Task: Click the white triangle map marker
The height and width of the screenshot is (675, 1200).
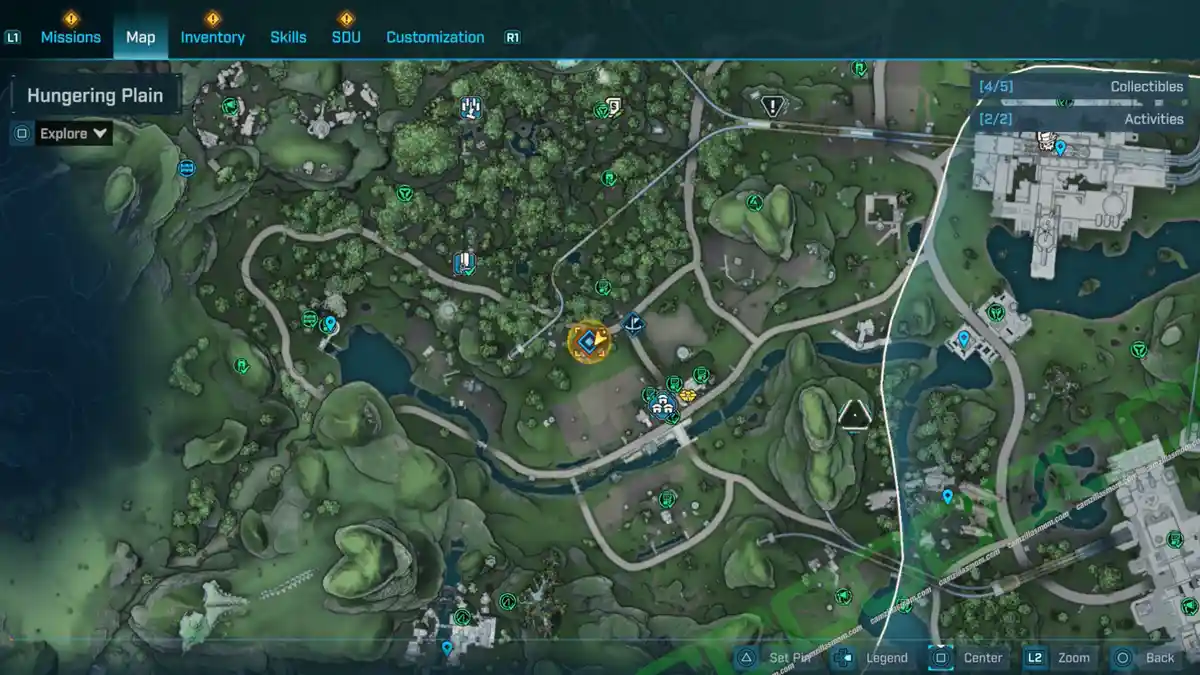Action: [x=854, y=413]
